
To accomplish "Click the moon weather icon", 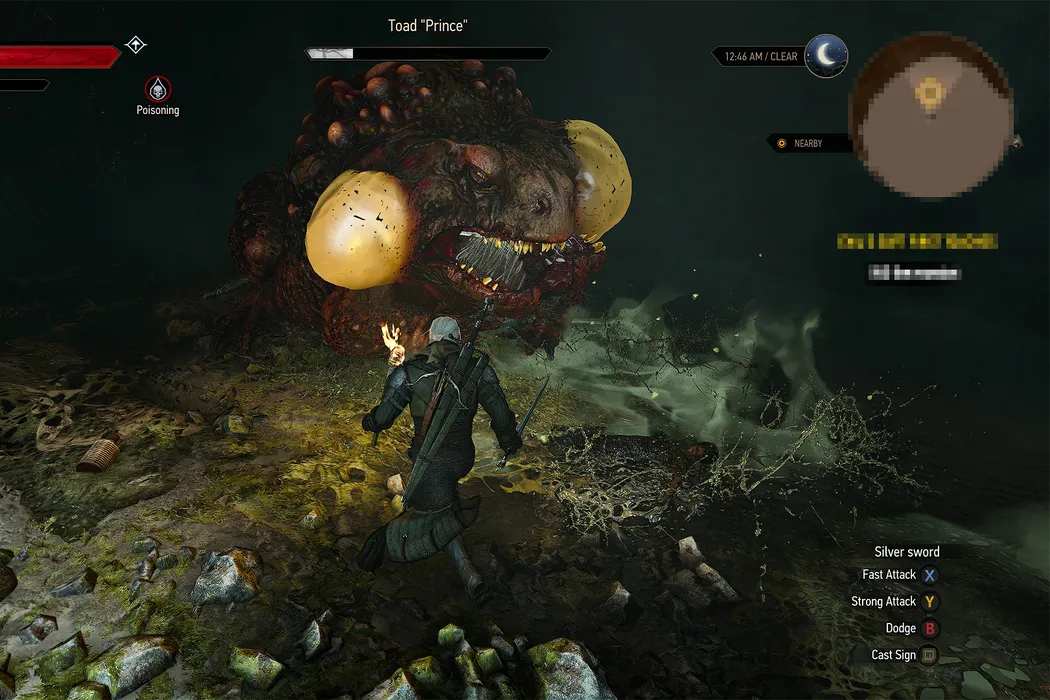I will pyautogui.click(x=826, y=56).
